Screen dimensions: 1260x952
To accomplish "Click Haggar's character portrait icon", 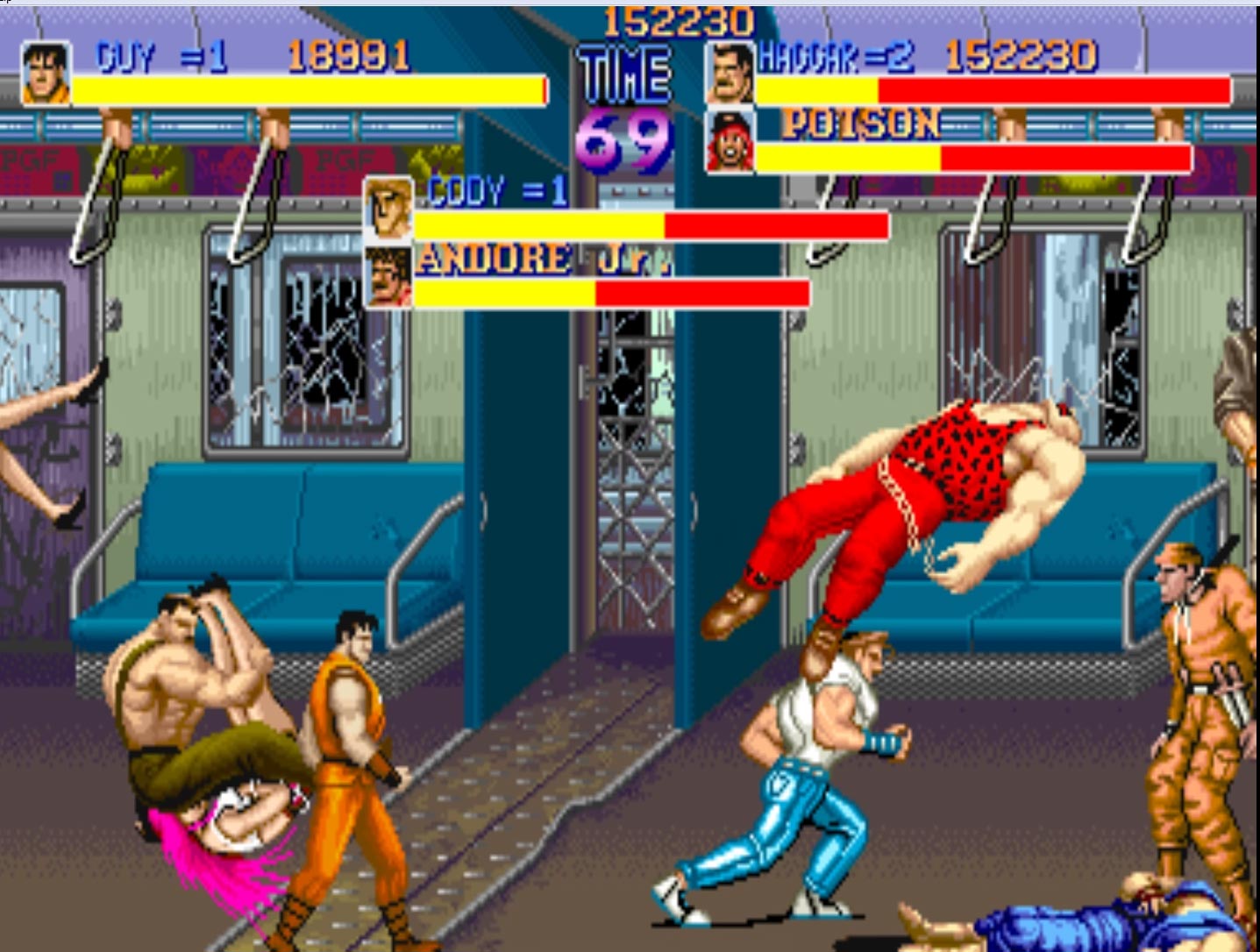I will [728, 75].
